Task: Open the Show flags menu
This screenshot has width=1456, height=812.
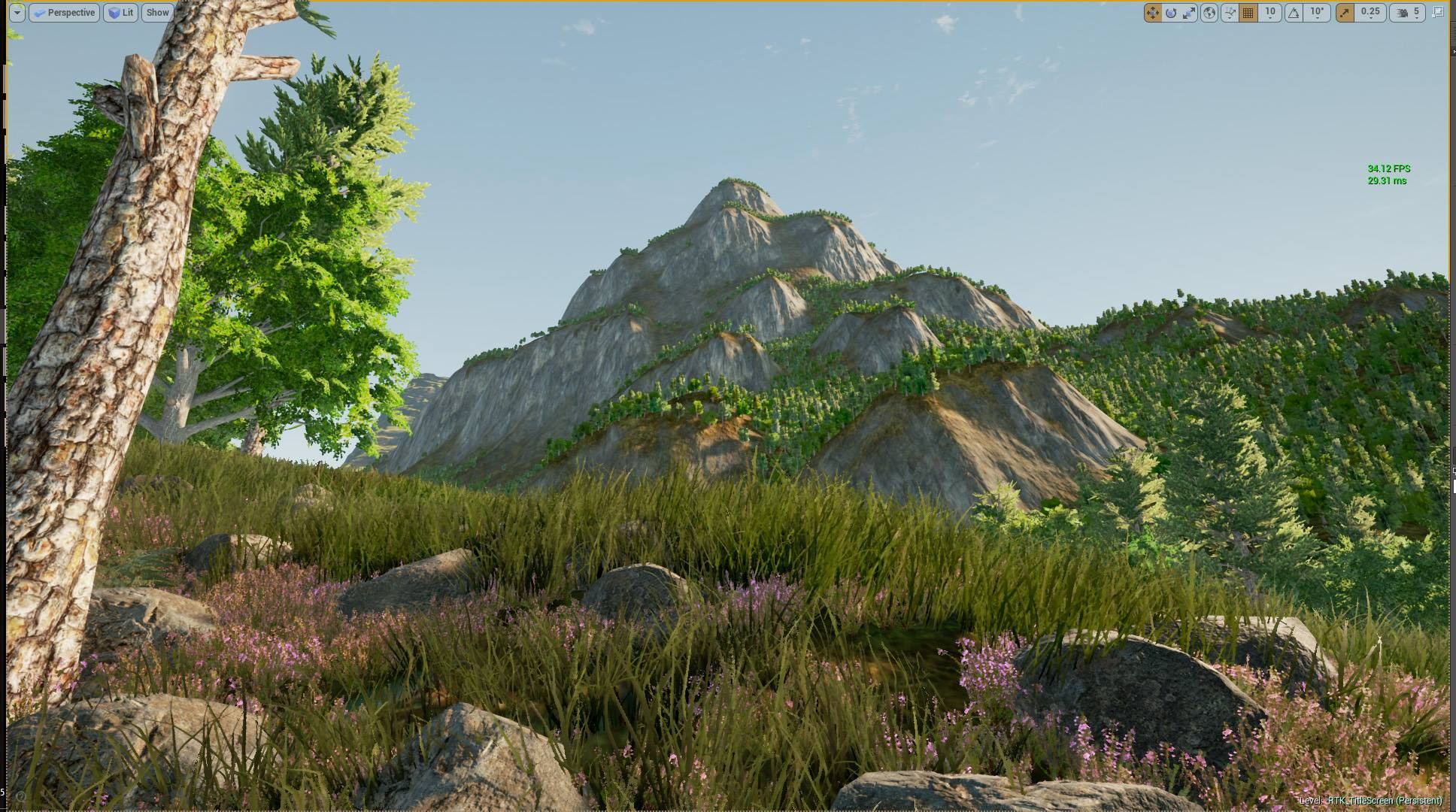Action: [x=156, y=12]
